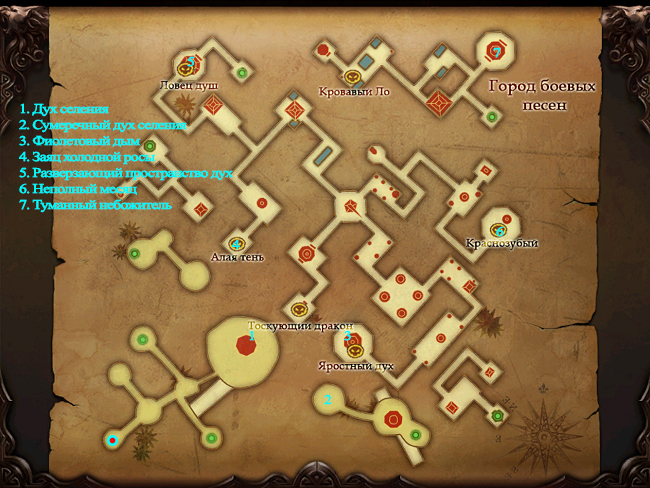This screenshot has width=650, height=488.
Task: Choose the Алая тень boss marker
Action: [237, 243]
